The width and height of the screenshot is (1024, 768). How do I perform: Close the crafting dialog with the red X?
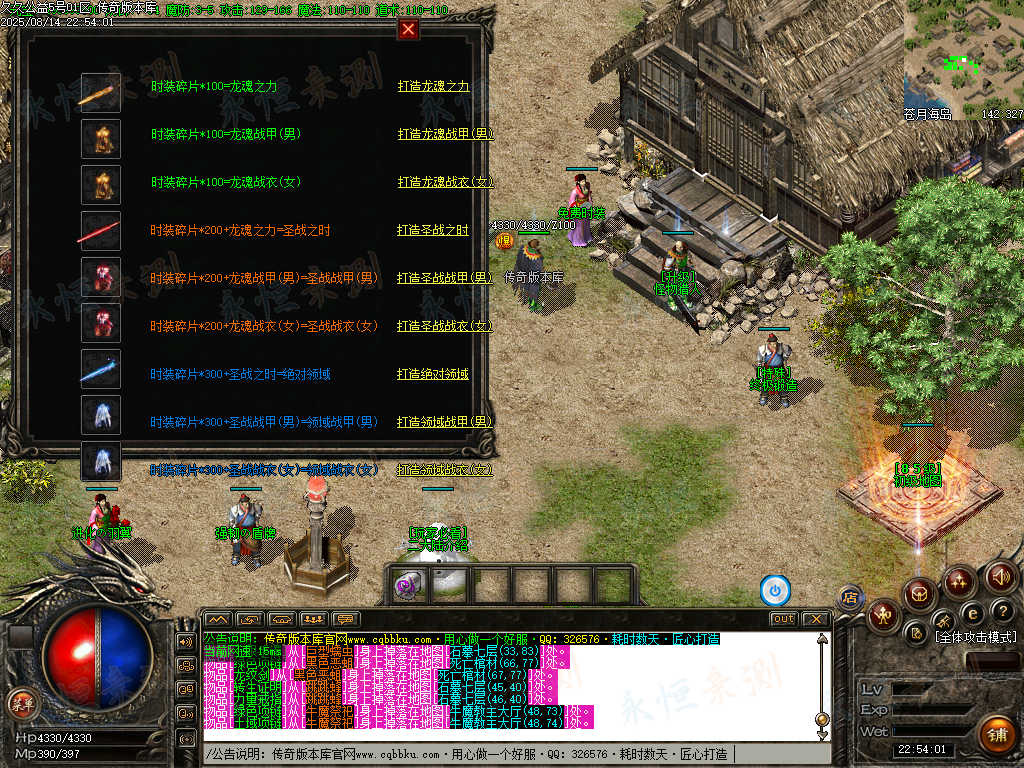408,29
